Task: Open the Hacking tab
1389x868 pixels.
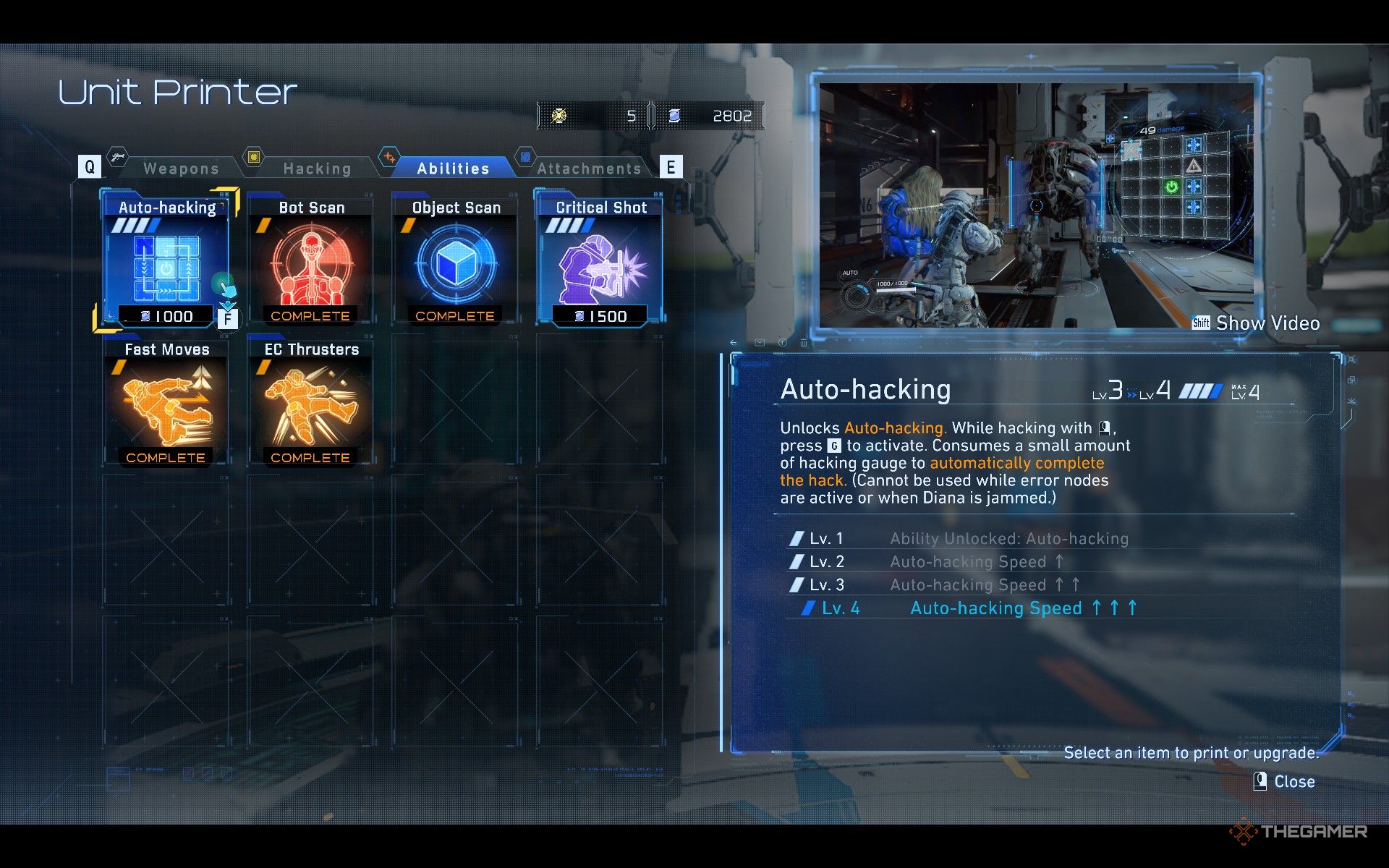Action: tap(317, 169)
